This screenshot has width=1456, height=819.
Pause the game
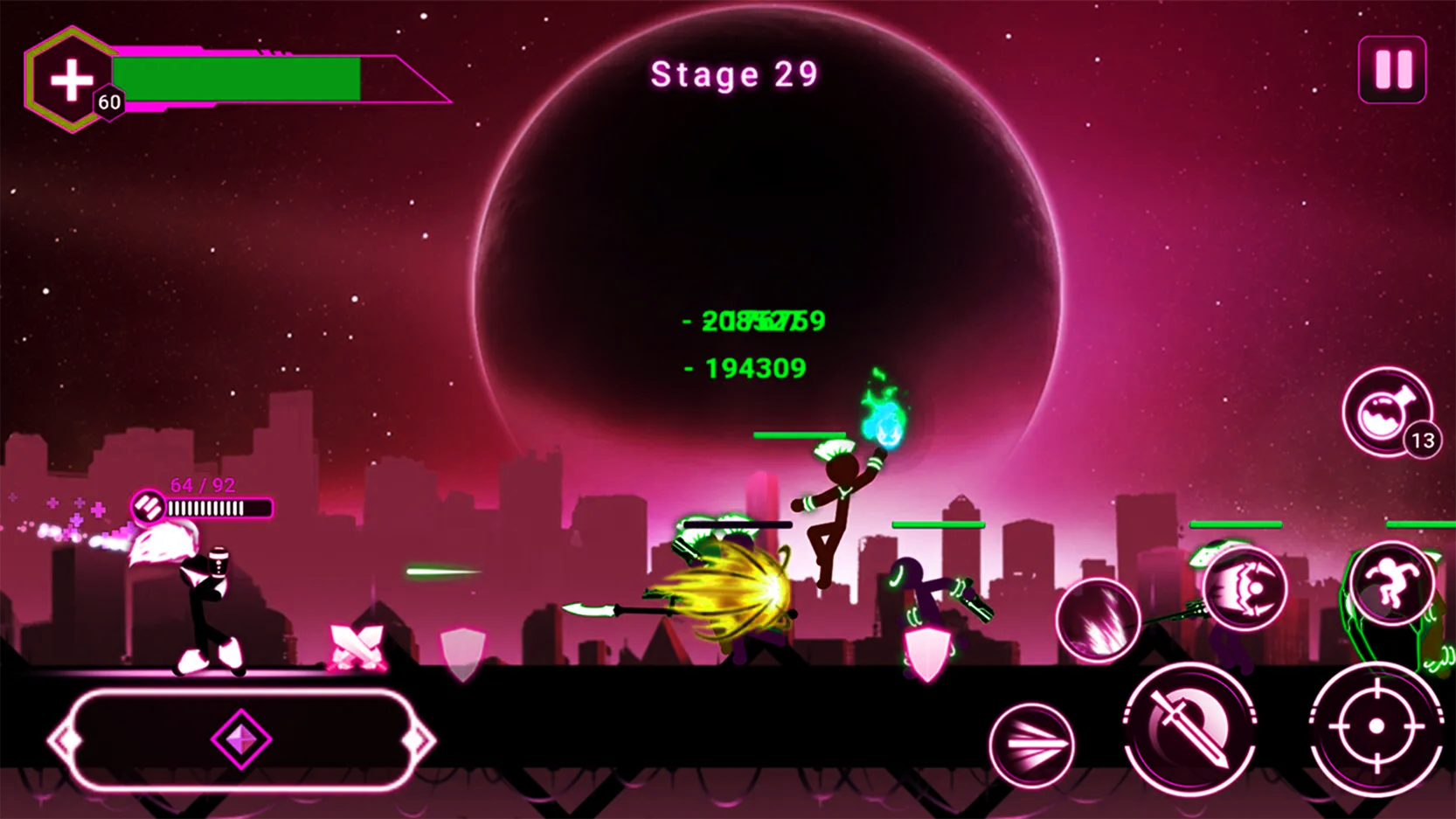pos(1392,70)
